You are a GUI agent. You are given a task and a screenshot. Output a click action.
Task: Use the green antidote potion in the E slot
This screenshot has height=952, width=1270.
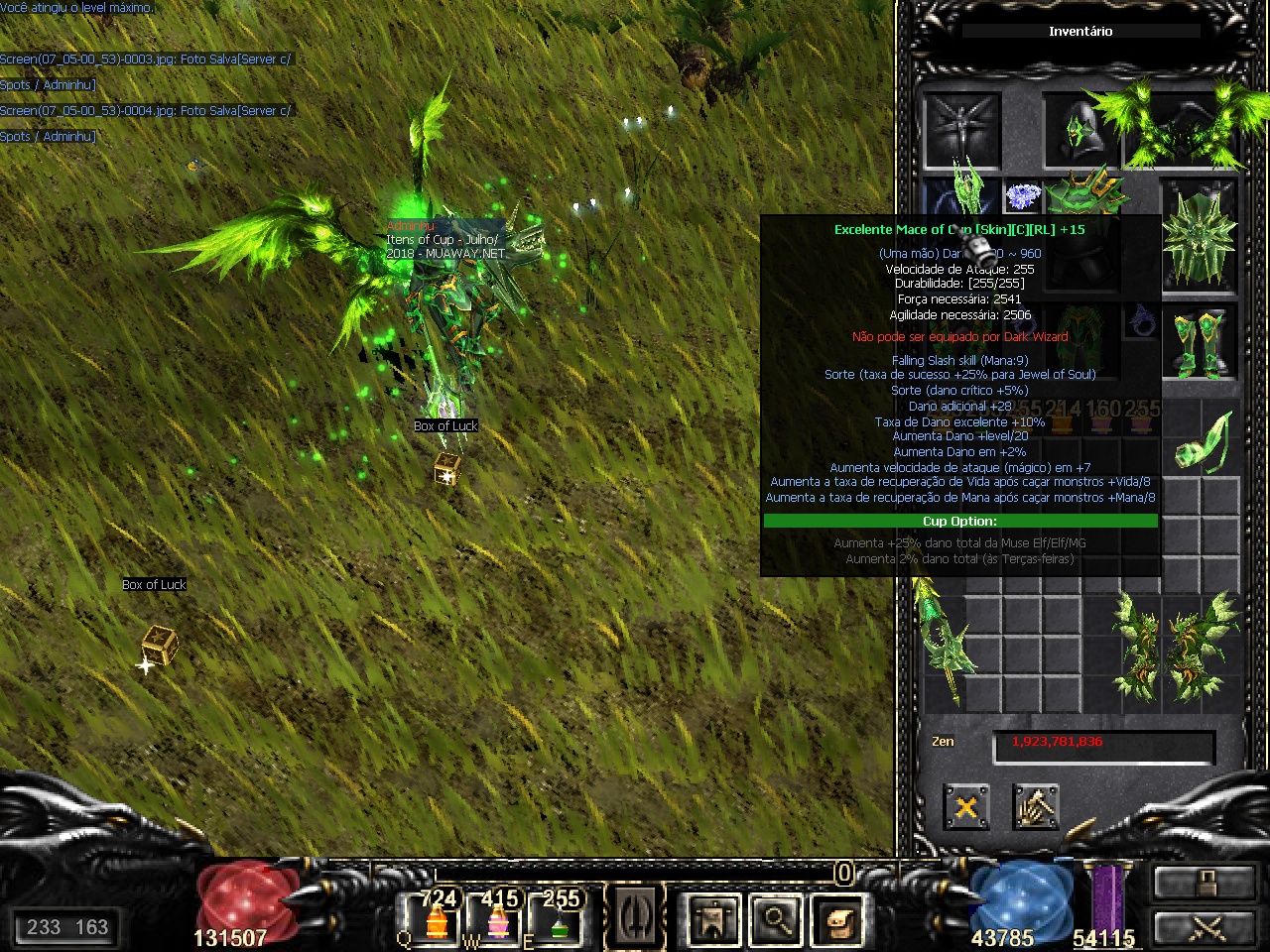(559, 917)
